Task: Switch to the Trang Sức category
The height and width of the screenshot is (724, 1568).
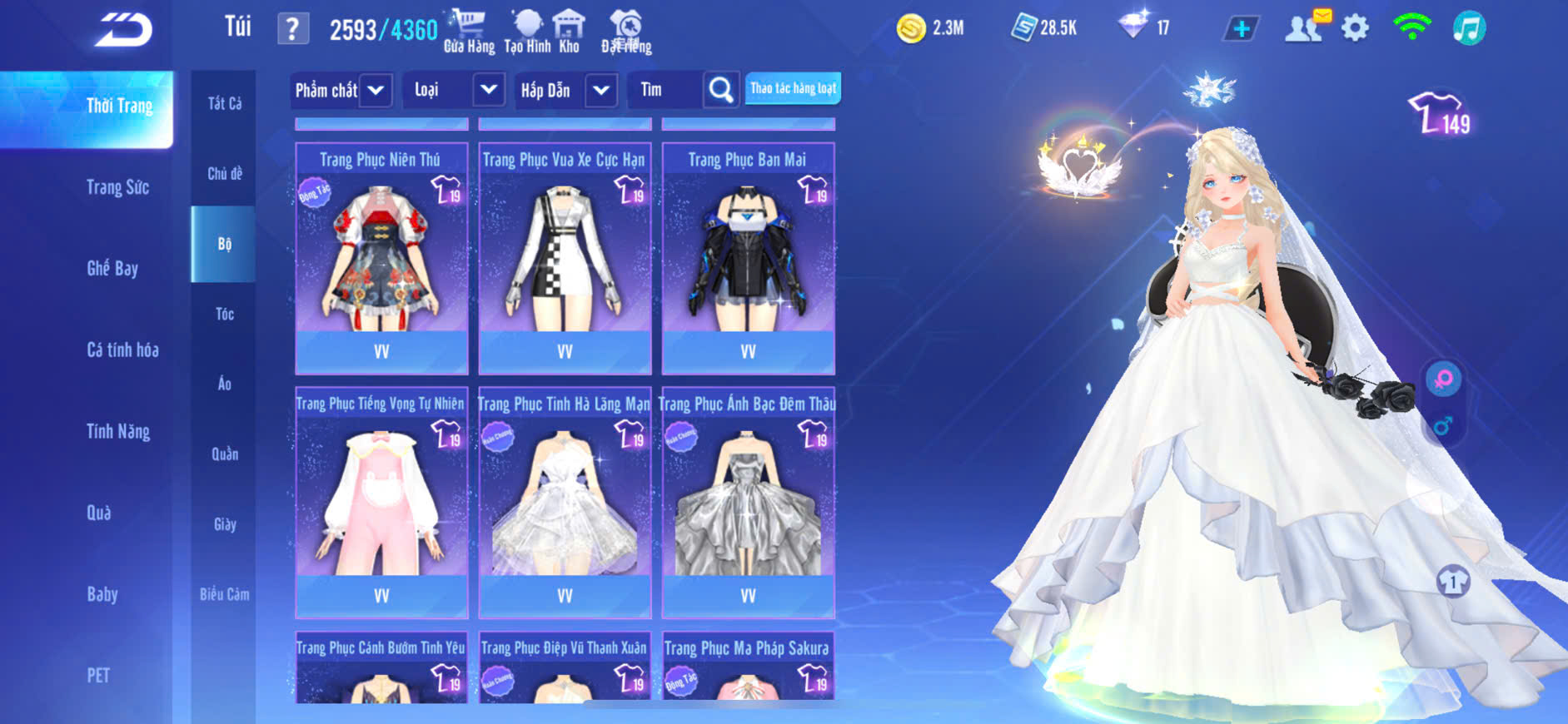Action: (x=117, y=187)
